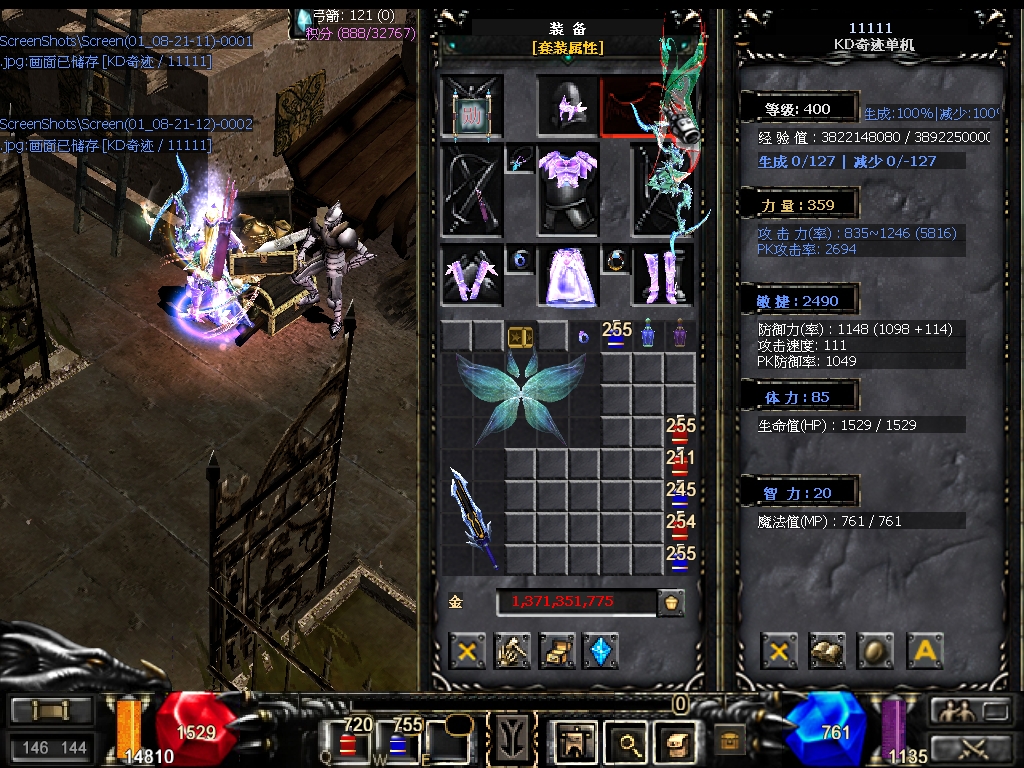1024x768 pixels.
Task: Select the equipped helmet slot
Action: 568,107
